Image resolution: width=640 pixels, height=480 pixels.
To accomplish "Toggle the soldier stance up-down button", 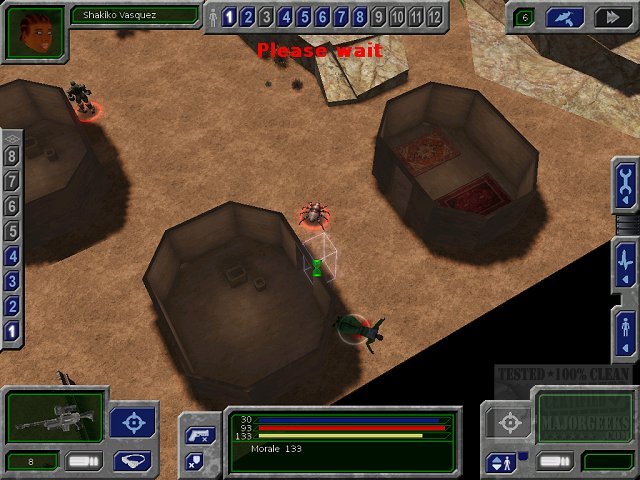I will [498, 463].
